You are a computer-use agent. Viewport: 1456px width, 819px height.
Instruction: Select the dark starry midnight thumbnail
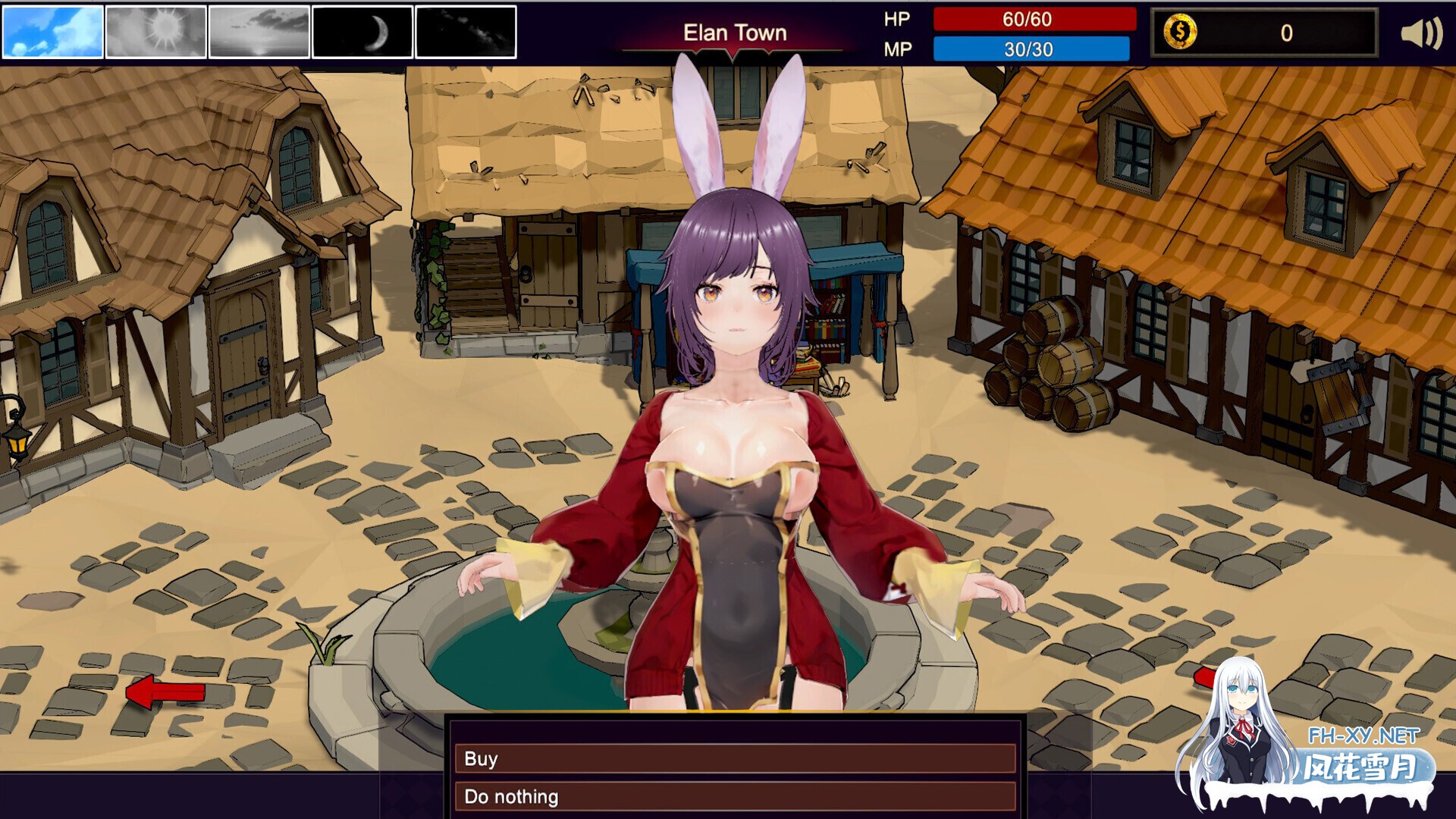466,32
